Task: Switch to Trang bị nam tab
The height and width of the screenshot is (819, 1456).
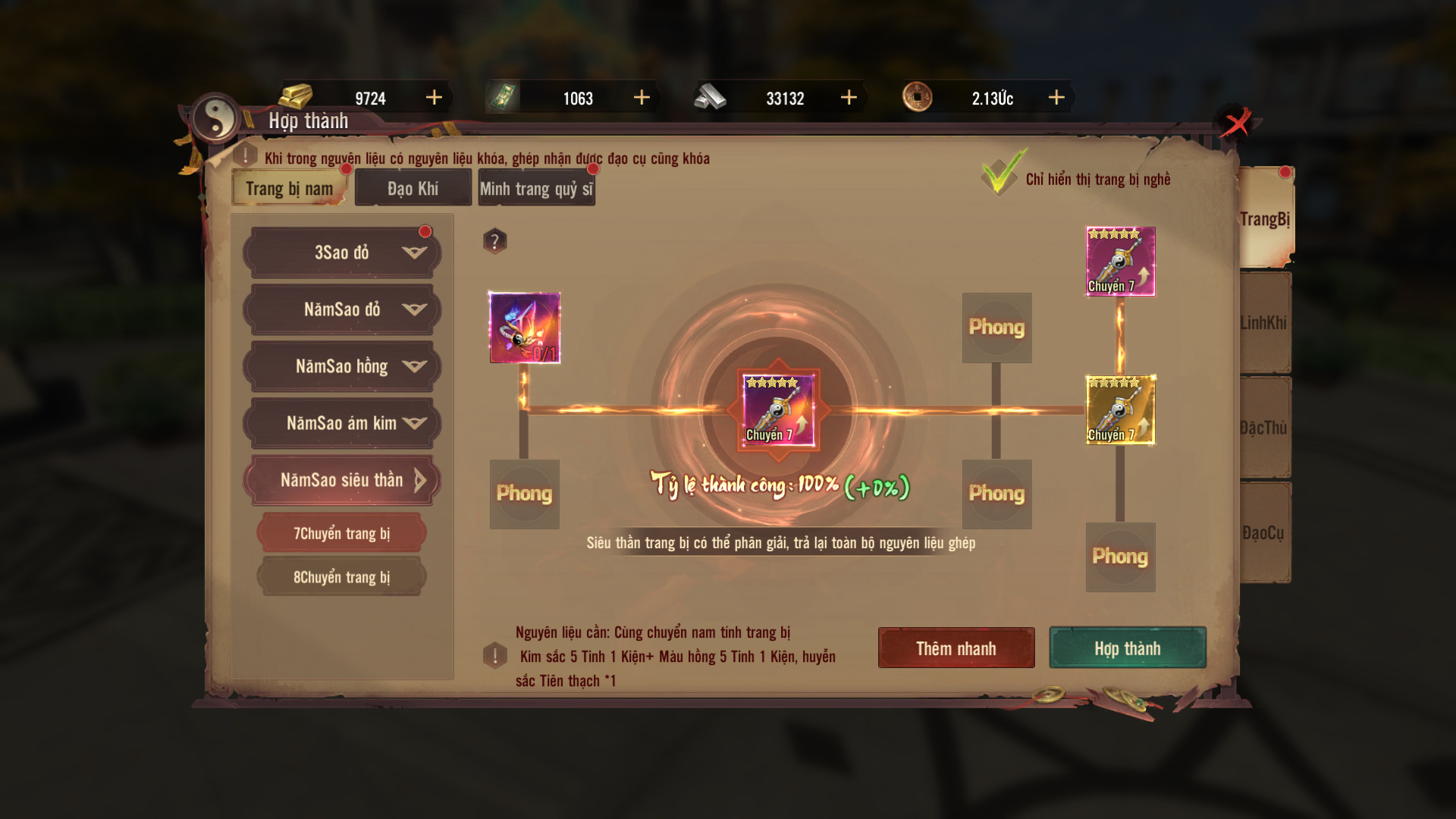Action: (x=289, y=189)
